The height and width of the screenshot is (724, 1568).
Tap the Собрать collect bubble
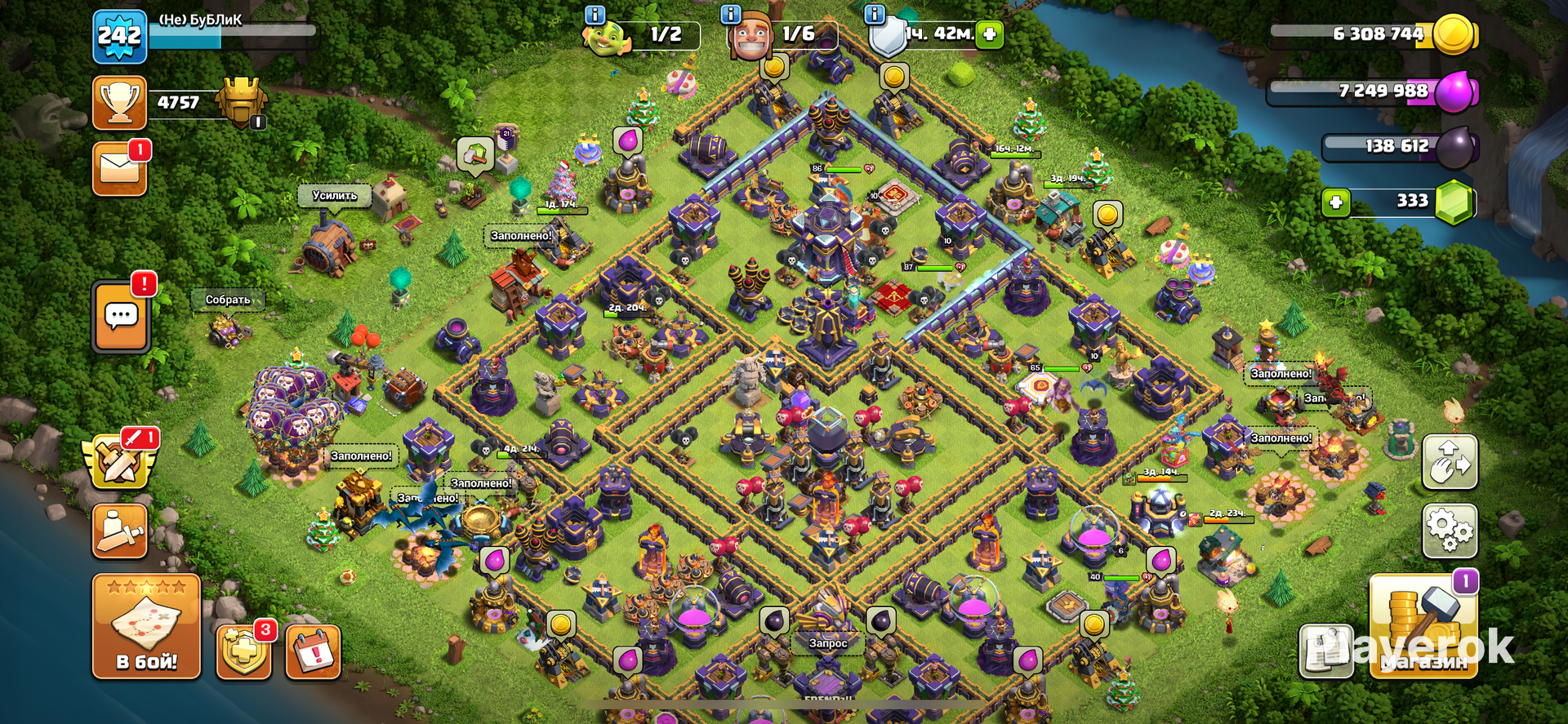click(227, 300)
